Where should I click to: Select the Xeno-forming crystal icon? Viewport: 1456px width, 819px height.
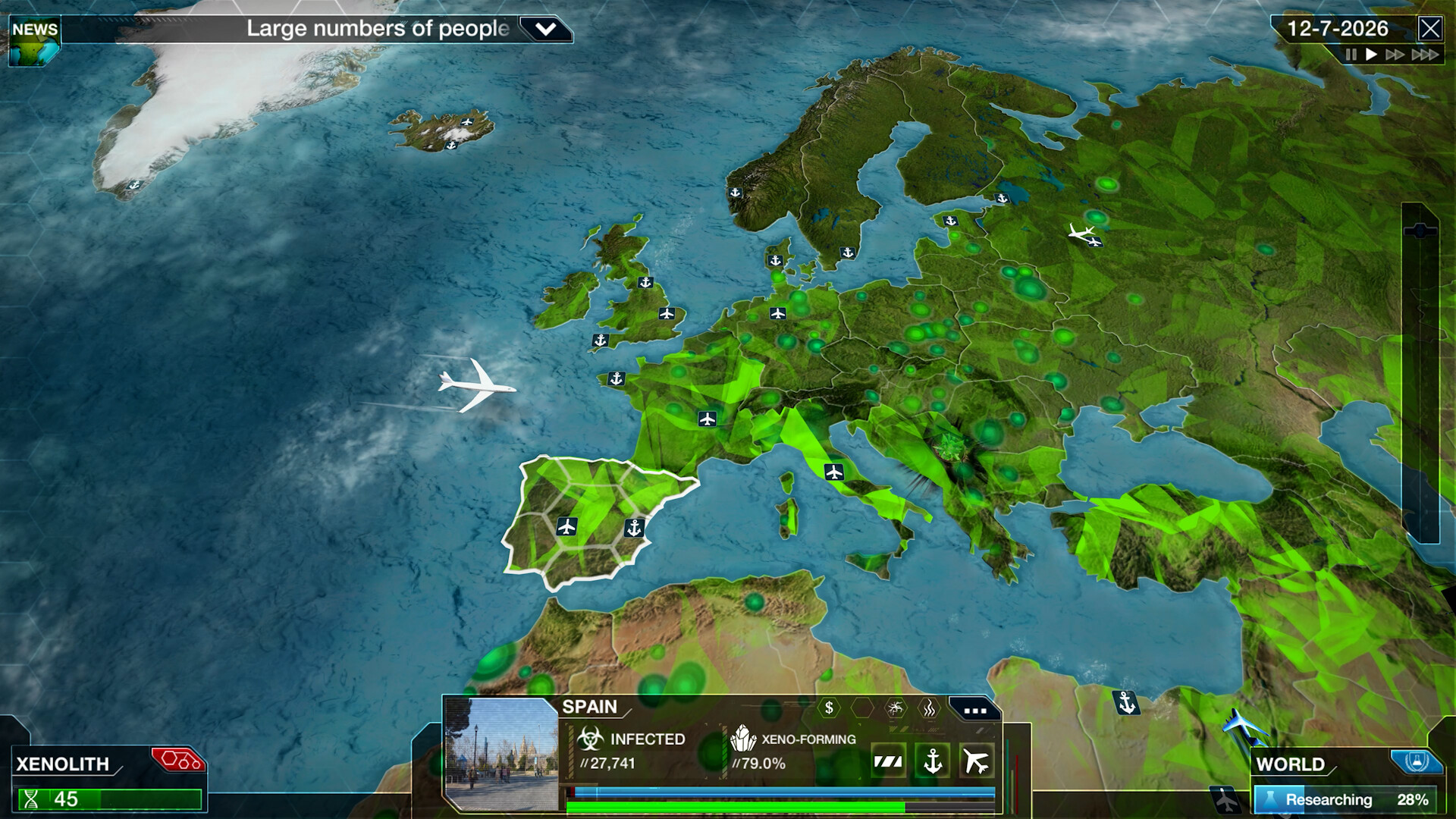[745, 739]
